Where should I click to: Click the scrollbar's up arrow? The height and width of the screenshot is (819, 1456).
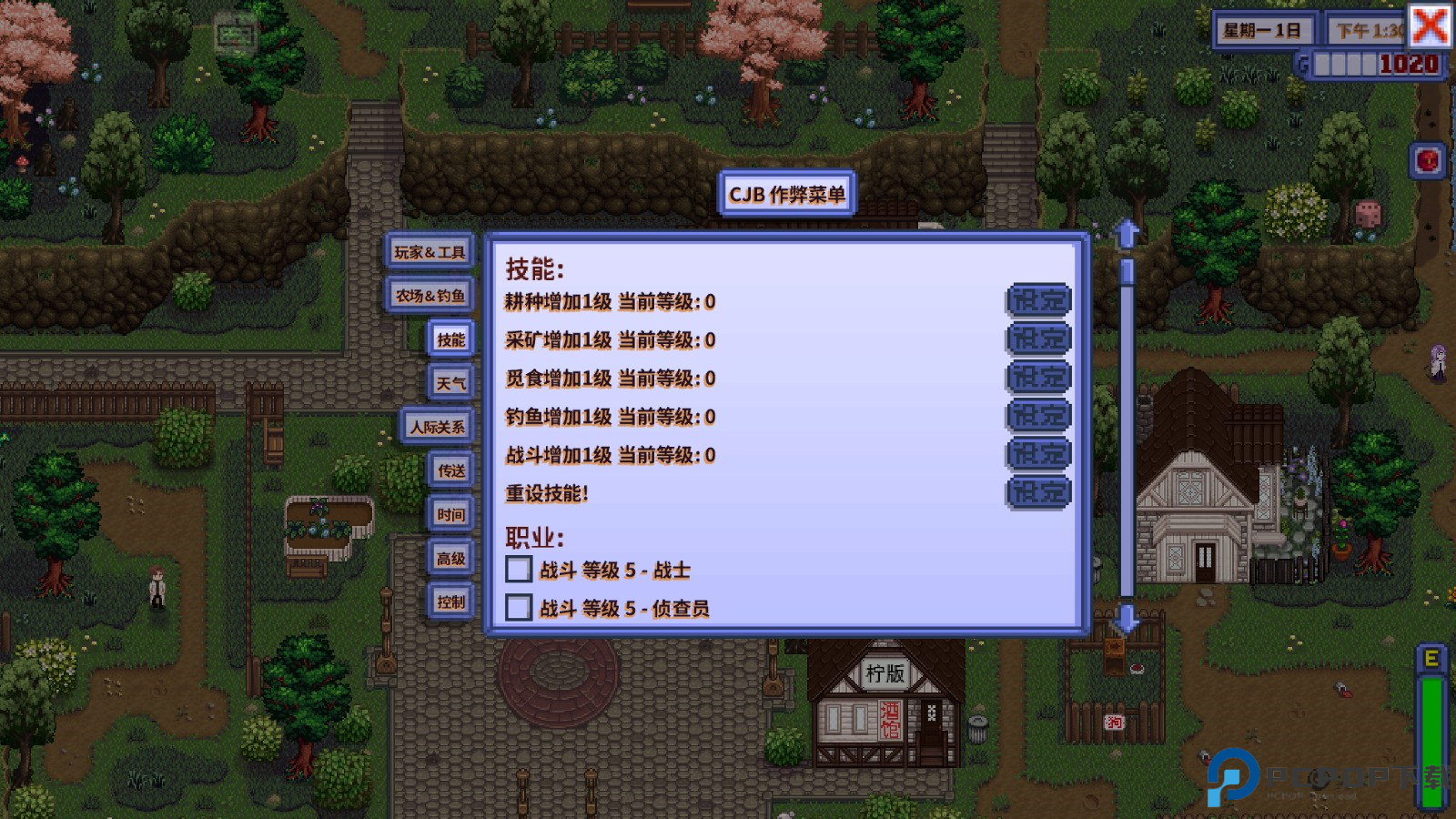[1127, 234]
